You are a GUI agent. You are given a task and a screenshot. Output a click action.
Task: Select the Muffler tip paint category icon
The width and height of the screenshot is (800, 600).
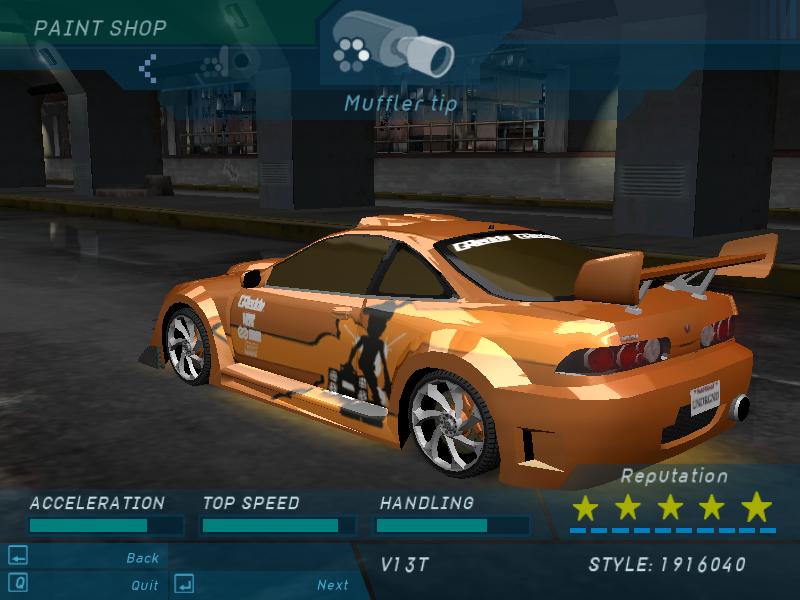click(392, 45)
